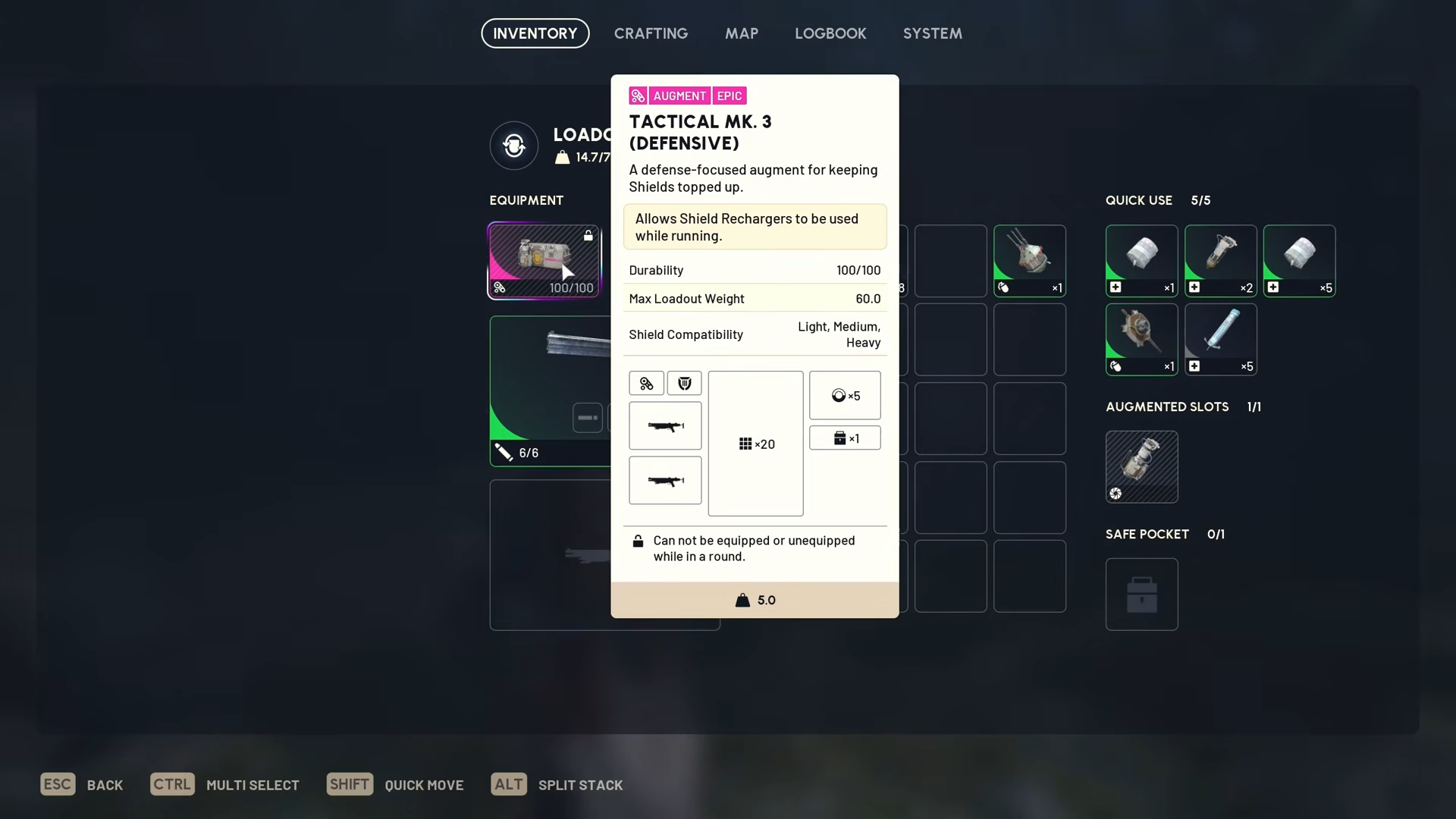Pick the blue syringe stack
Viewport: 1456px width, 819px height.
(1220, 339)
